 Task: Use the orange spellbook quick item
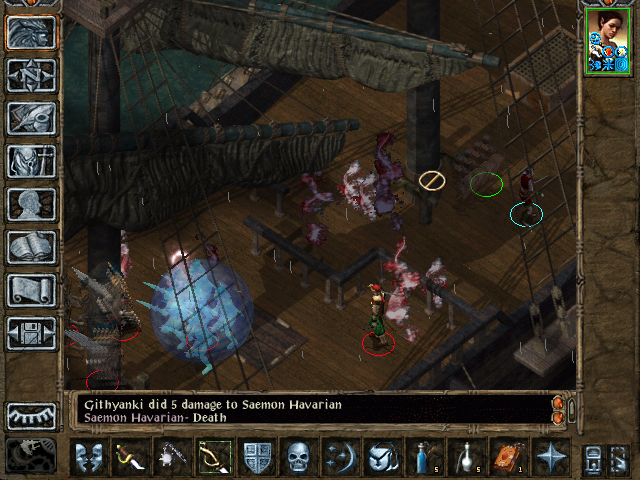tap(508, 456)
